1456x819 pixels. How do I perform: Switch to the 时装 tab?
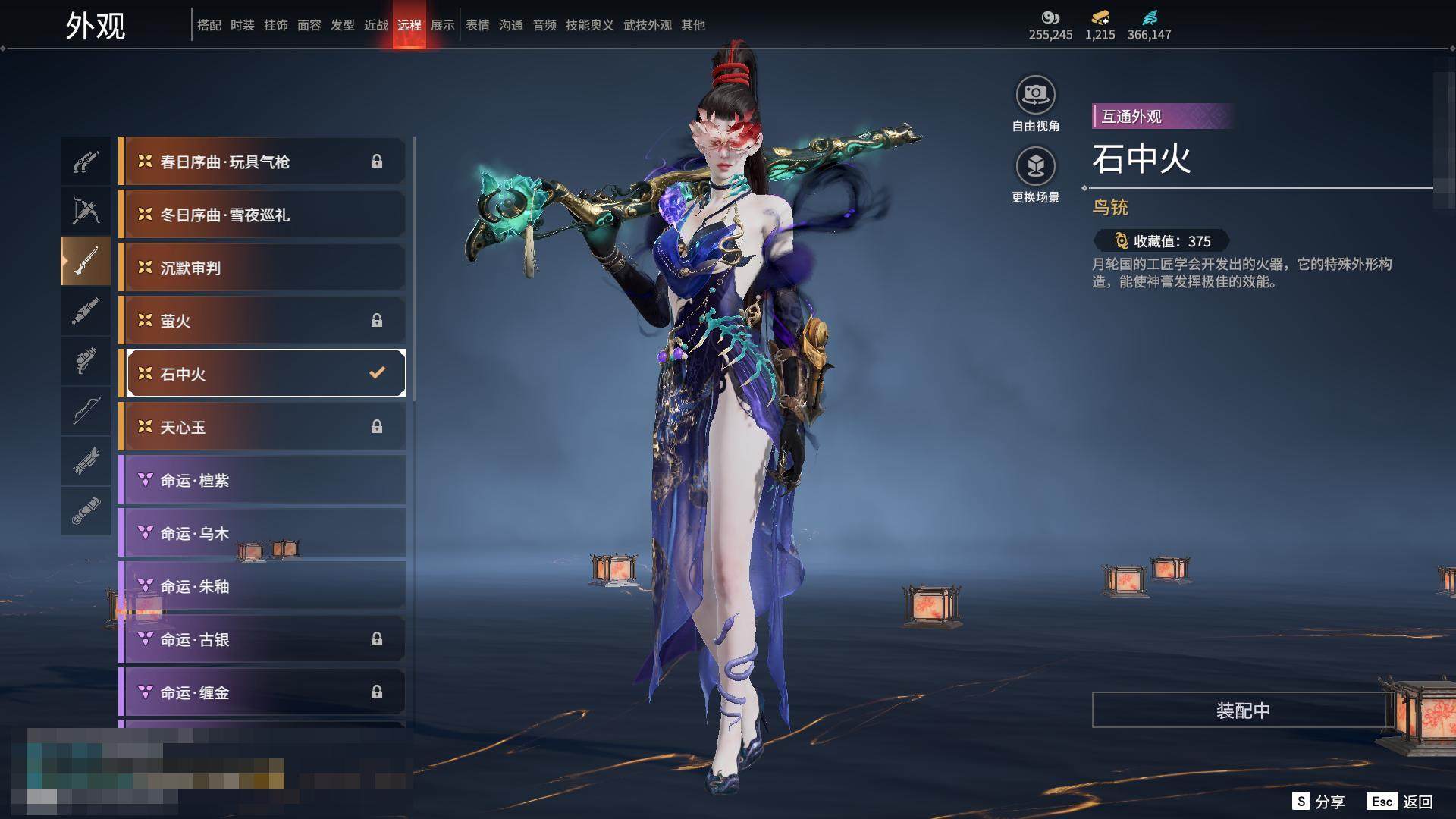click(x=242, y=25)
